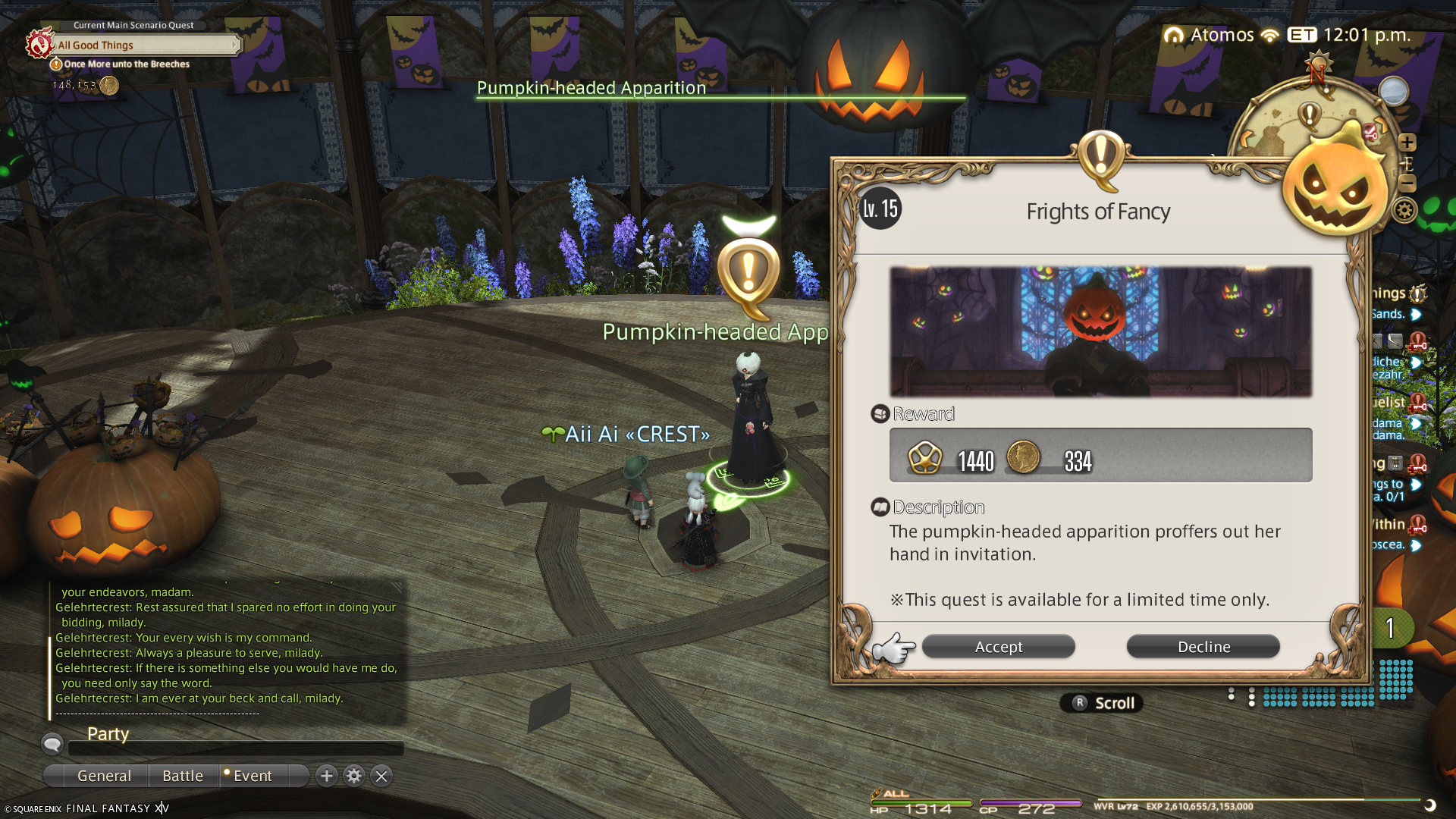Image resolution: width=1456 pixels, height=819 pixels.
Task: Select the Event chat tab
Action: 253,776
